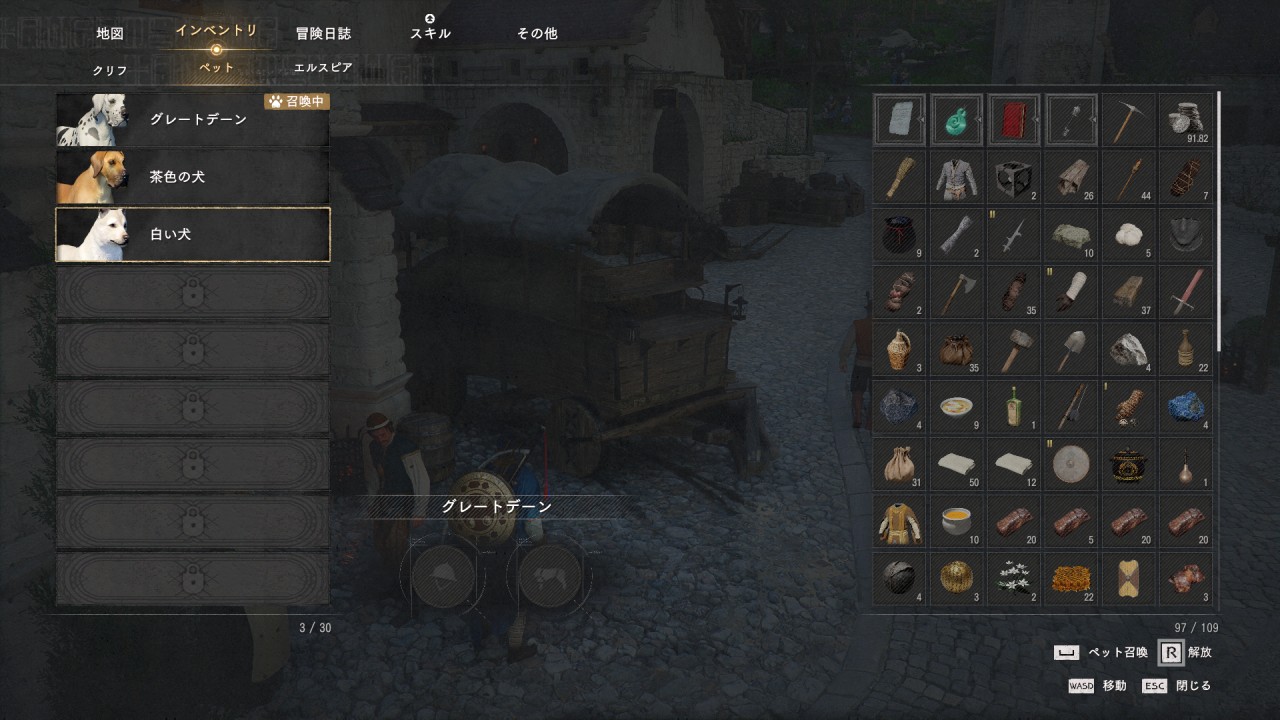
Task: Select the blue ore chunk
Action: tap(1186, 407)
